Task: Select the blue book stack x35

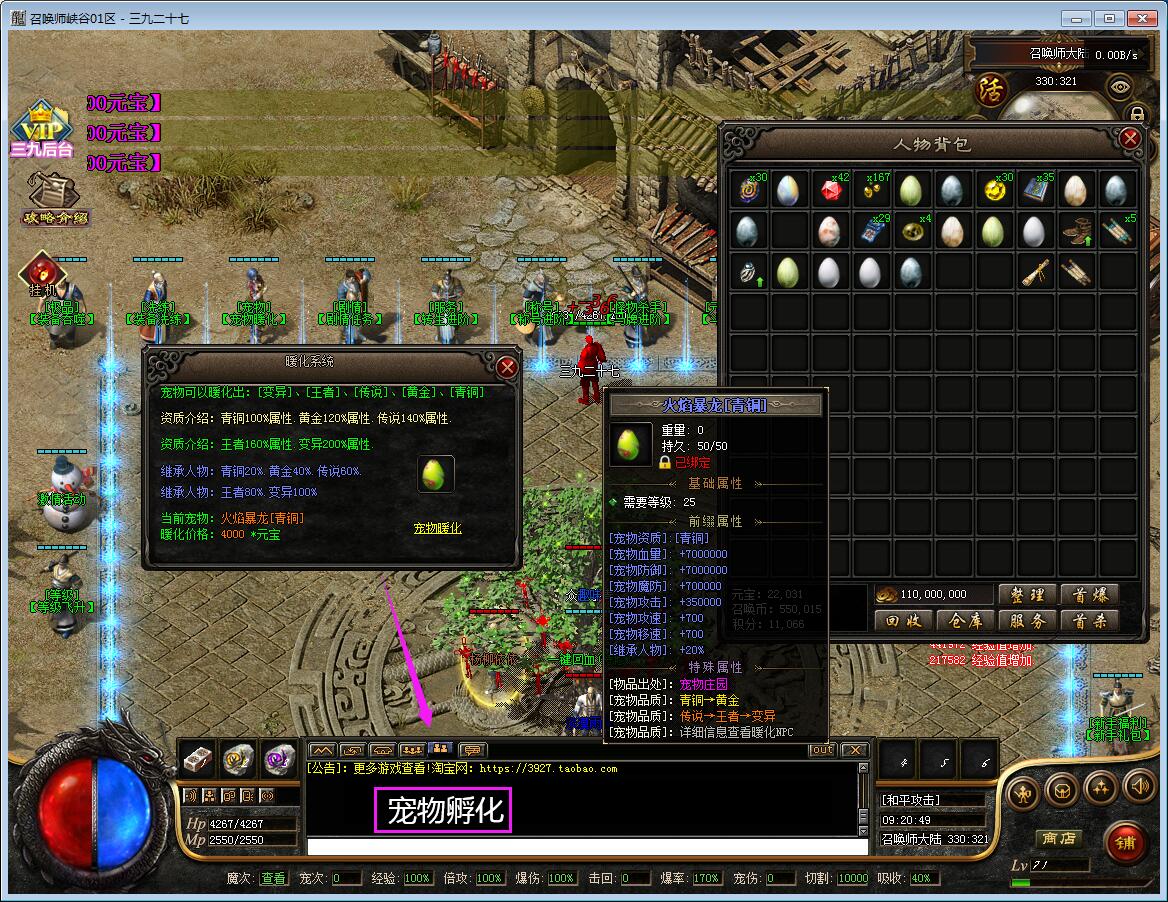Action: point(1035,190)
